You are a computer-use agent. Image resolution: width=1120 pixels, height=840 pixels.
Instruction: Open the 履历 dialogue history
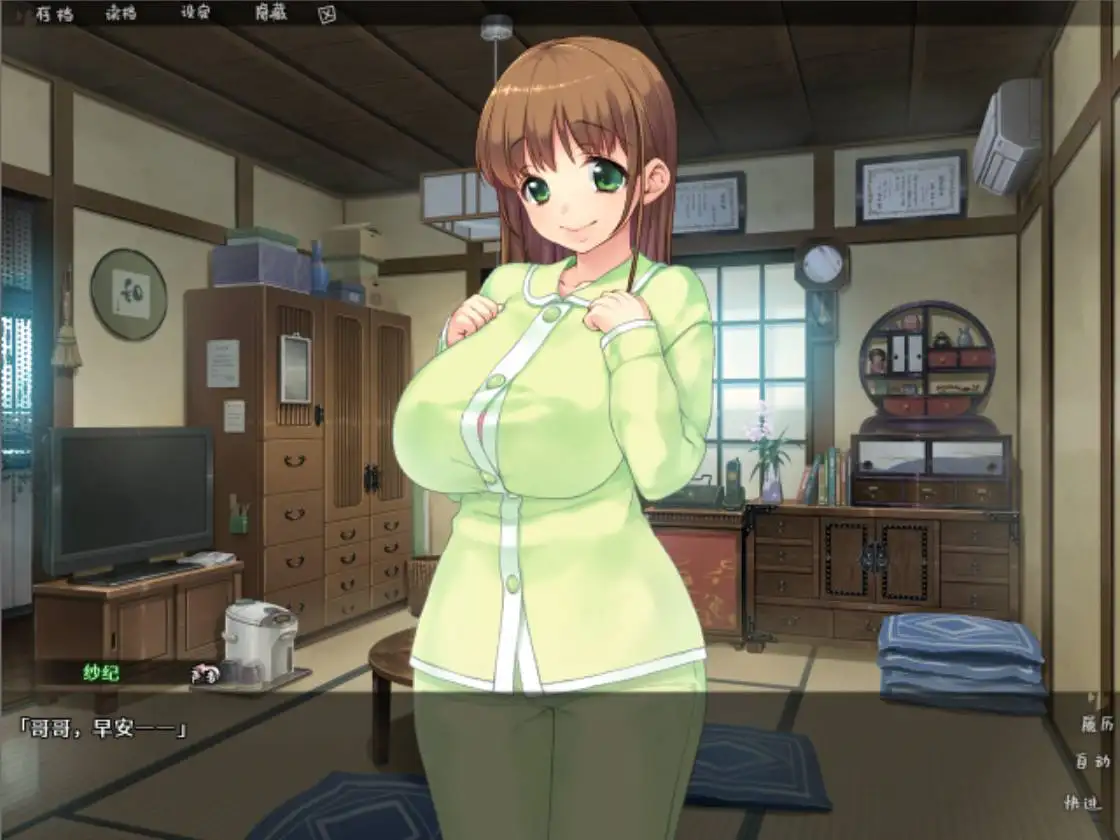(x=1096, y=724)
